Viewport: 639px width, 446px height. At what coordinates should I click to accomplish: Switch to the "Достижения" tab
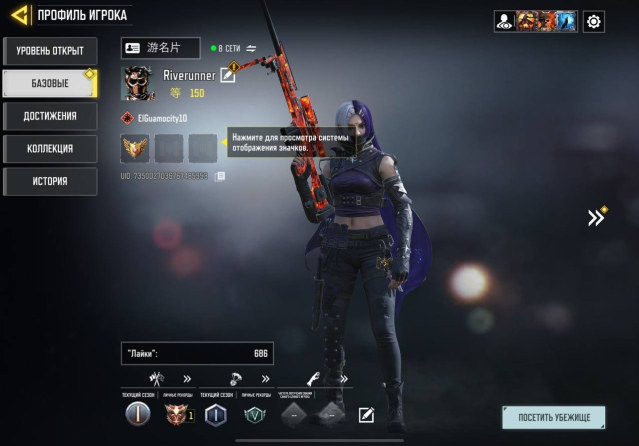point(49,116)
